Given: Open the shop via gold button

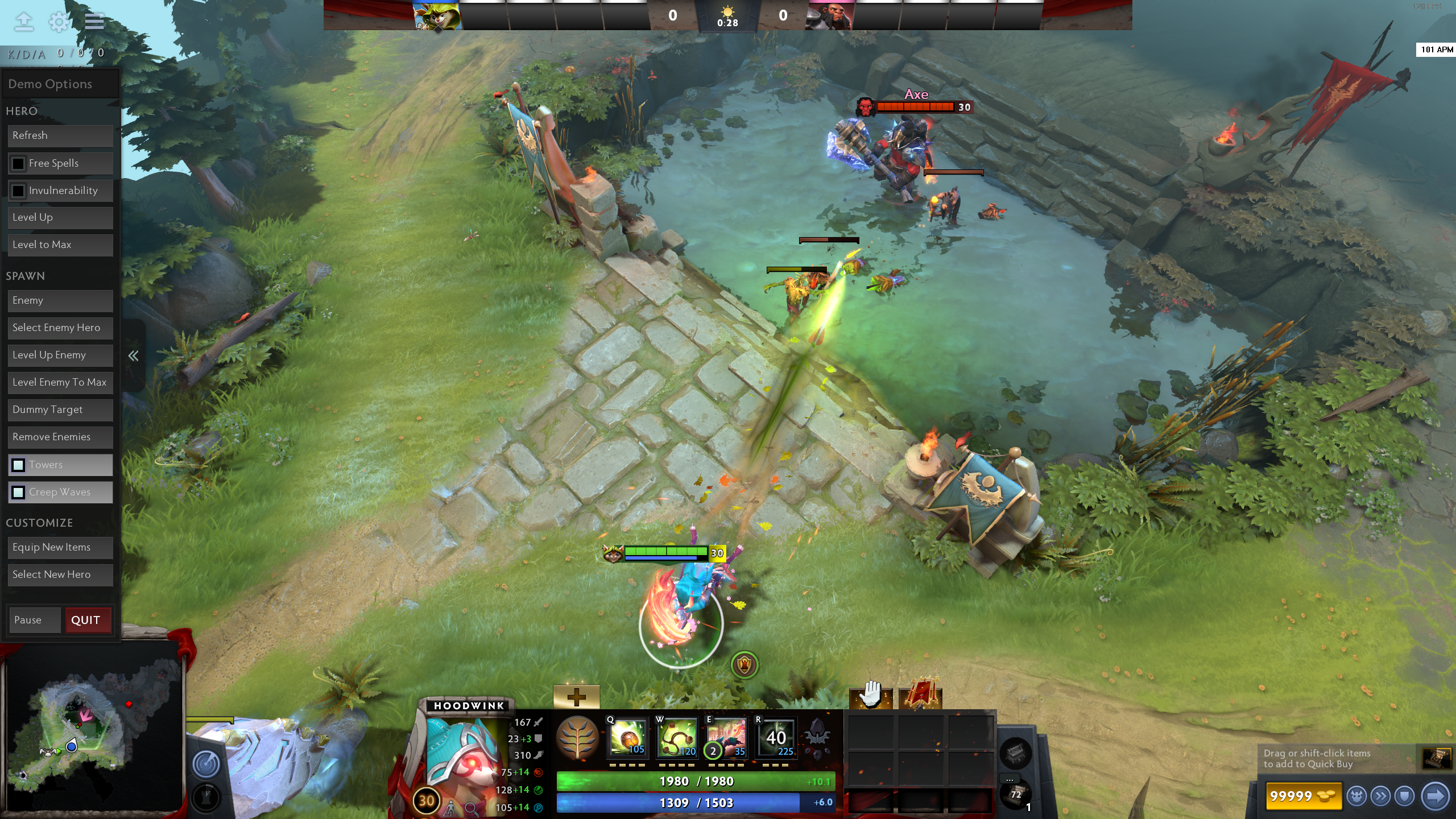Looking at the screenshot, I should click(1302, 796).
